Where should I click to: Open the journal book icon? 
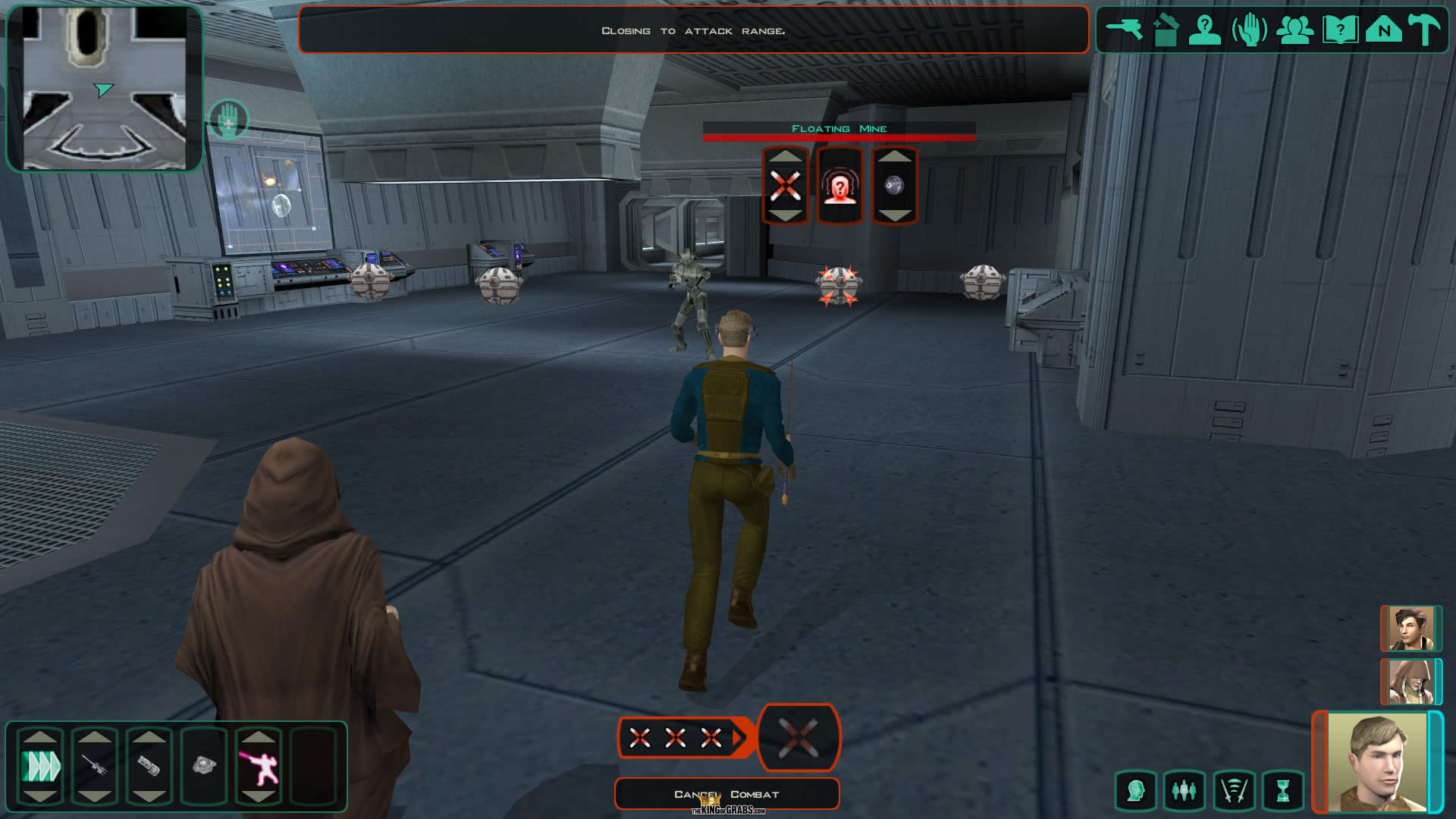tap(1339, 30)
